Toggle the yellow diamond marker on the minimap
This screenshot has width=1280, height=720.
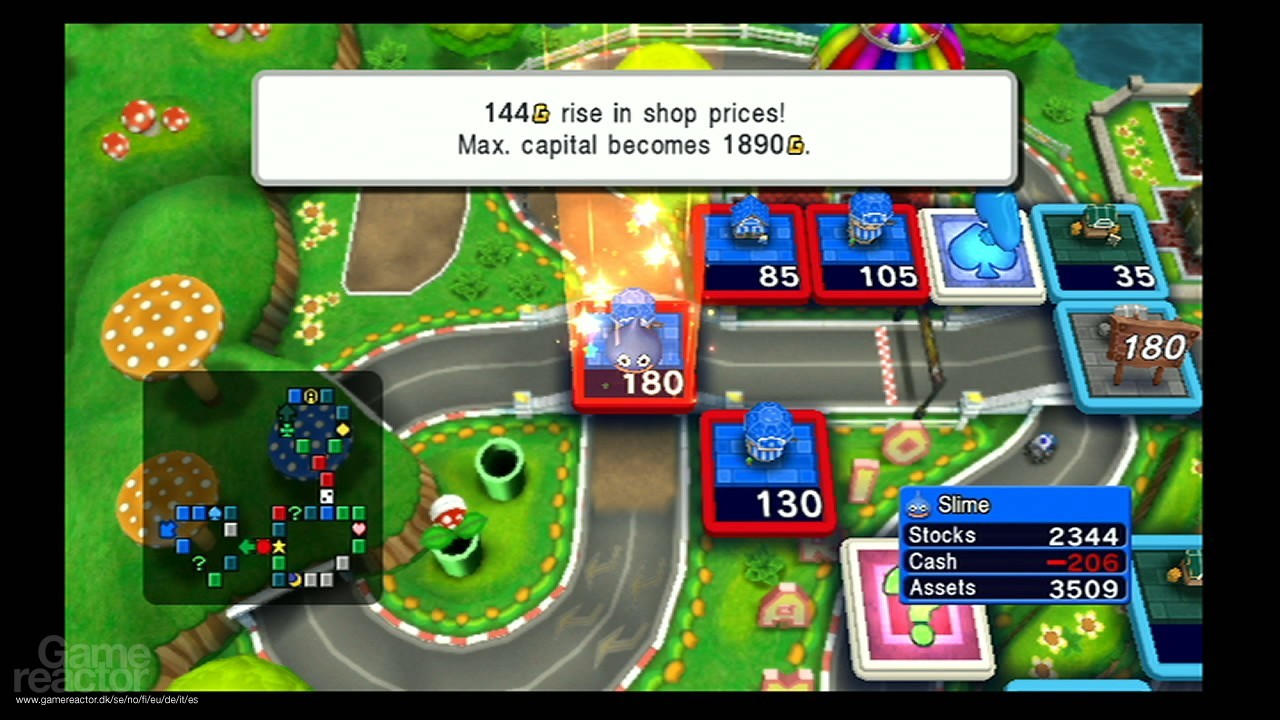point(341,430)
